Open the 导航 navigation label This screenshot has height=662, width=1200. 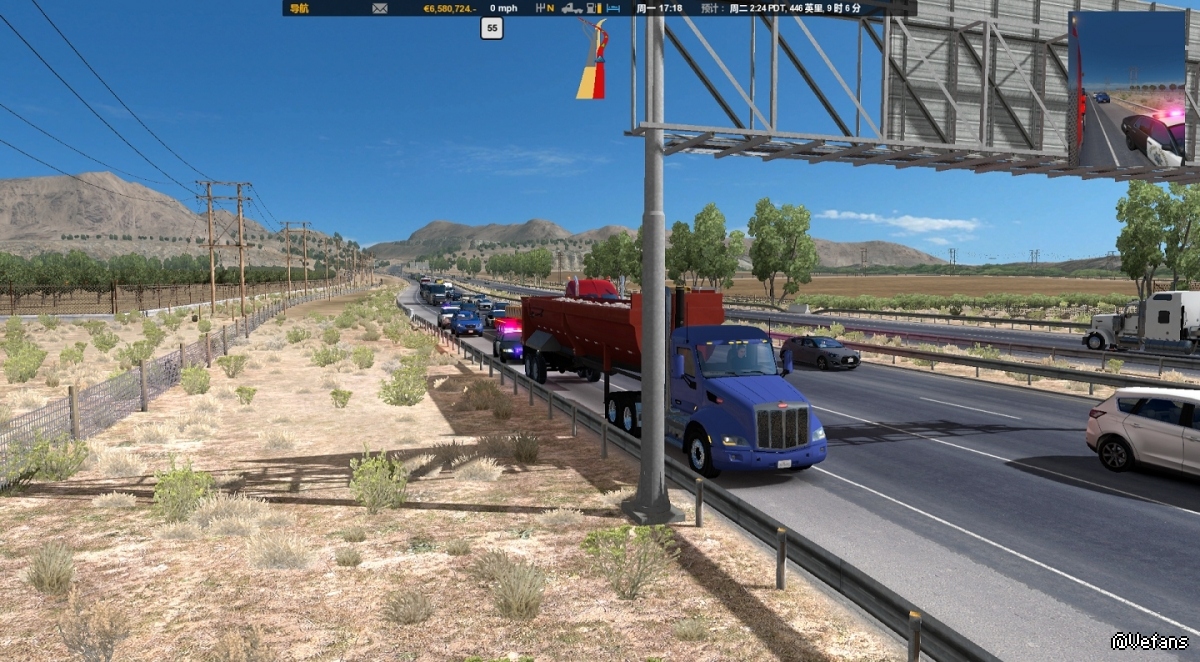coord(299,8)
